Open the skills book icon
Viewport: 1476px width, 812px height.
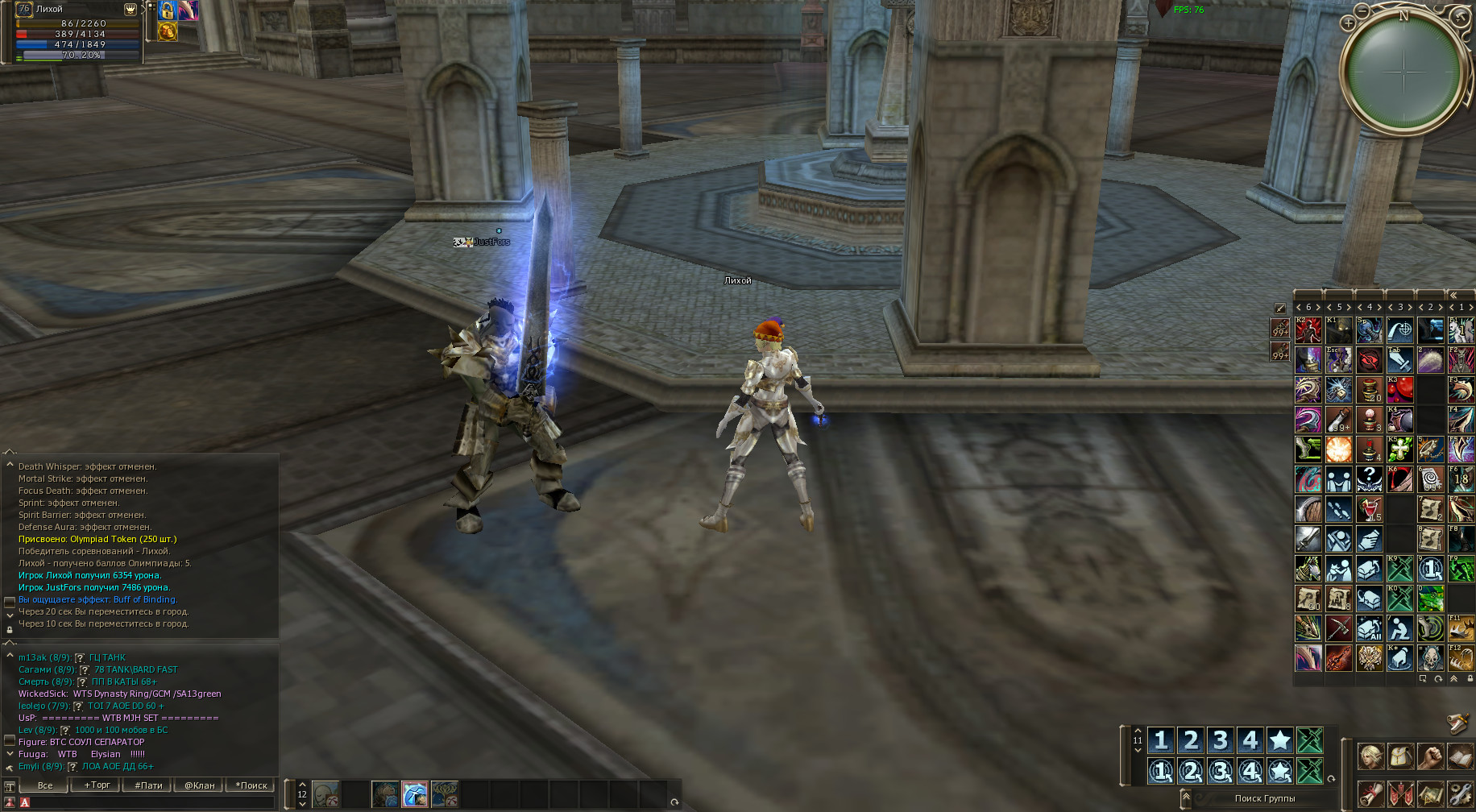[1460, 757]
